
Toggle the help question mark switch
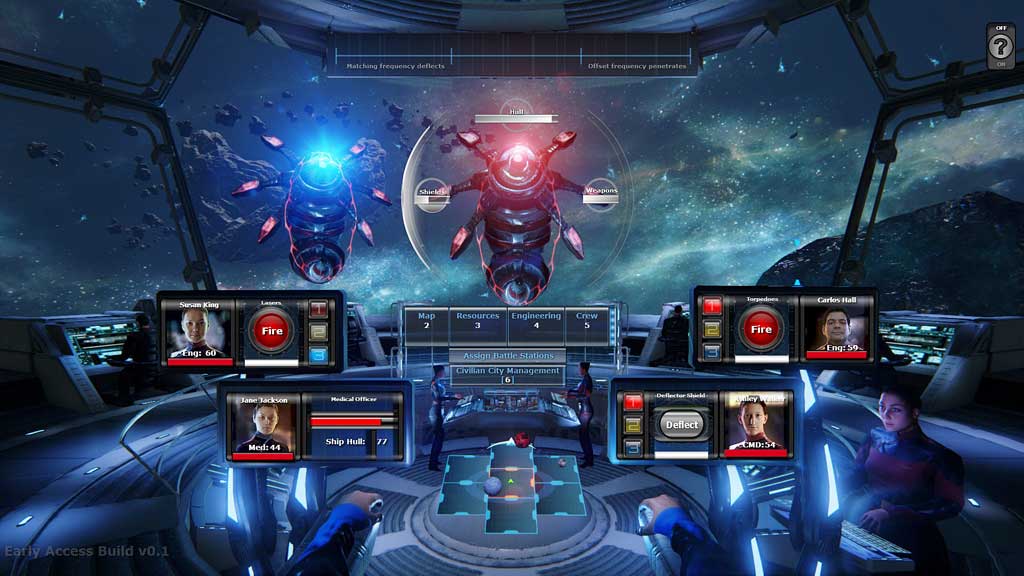click(1000, 46)
